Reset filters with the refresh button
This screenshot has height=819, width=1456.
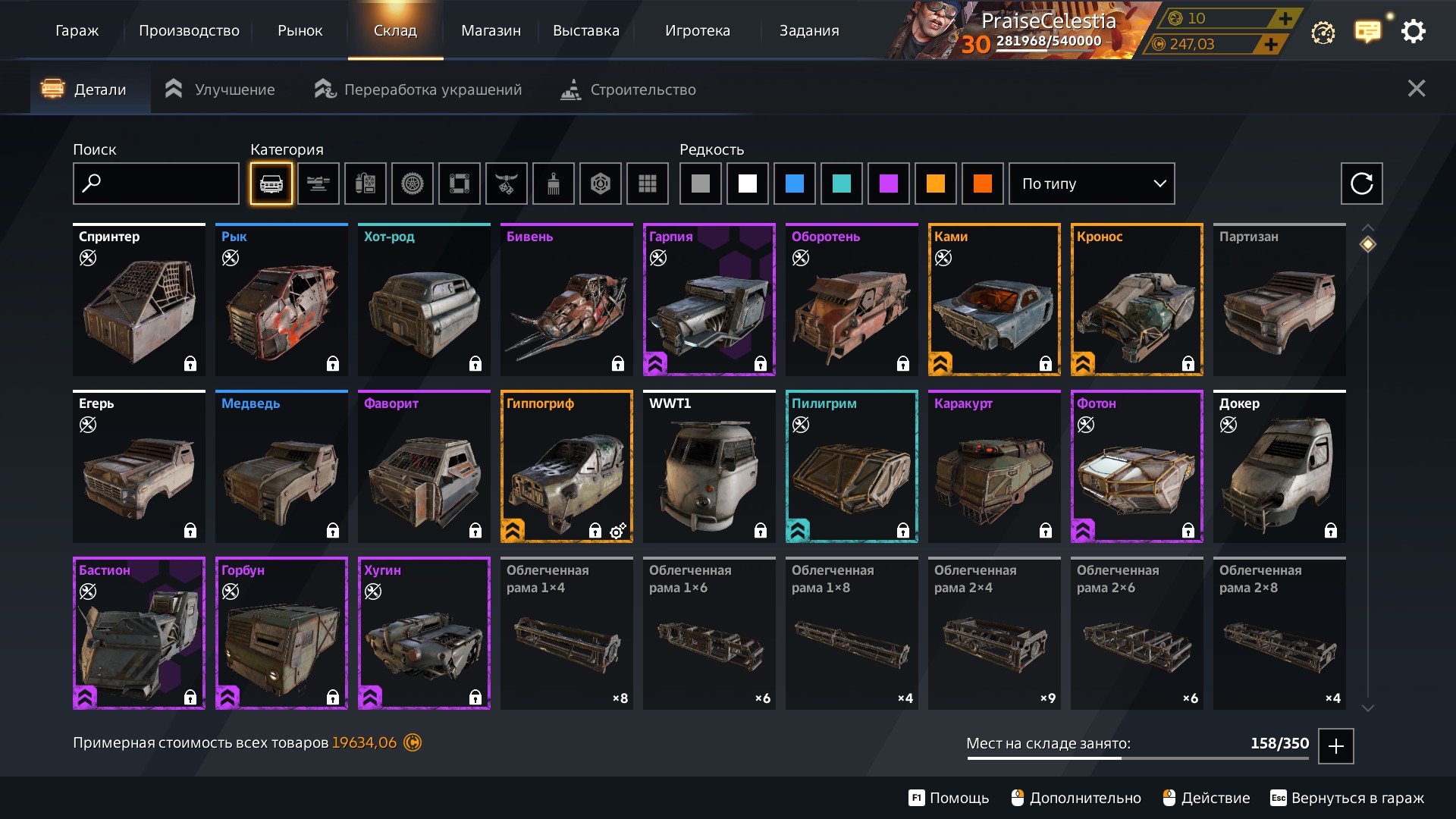[1361, 184]
